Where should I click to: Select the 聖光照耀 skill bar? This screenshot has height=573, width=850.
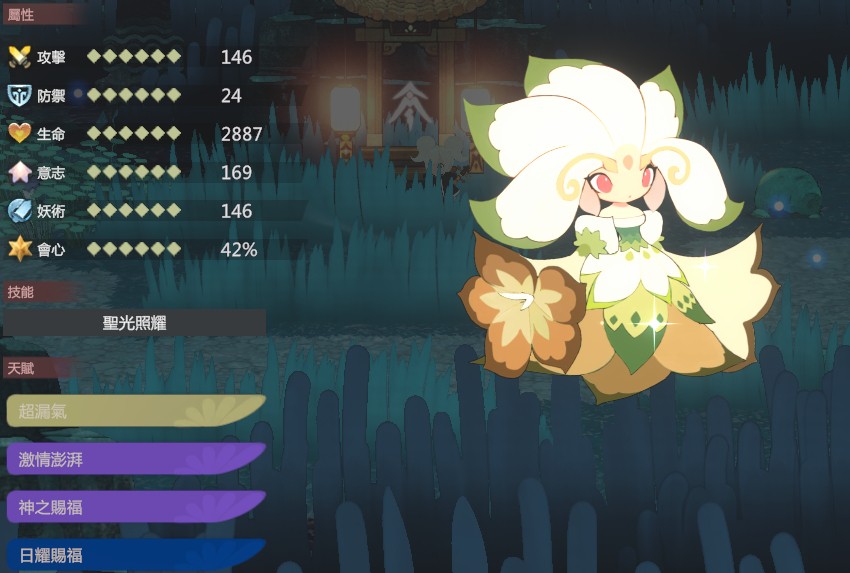tap(136, 322)
